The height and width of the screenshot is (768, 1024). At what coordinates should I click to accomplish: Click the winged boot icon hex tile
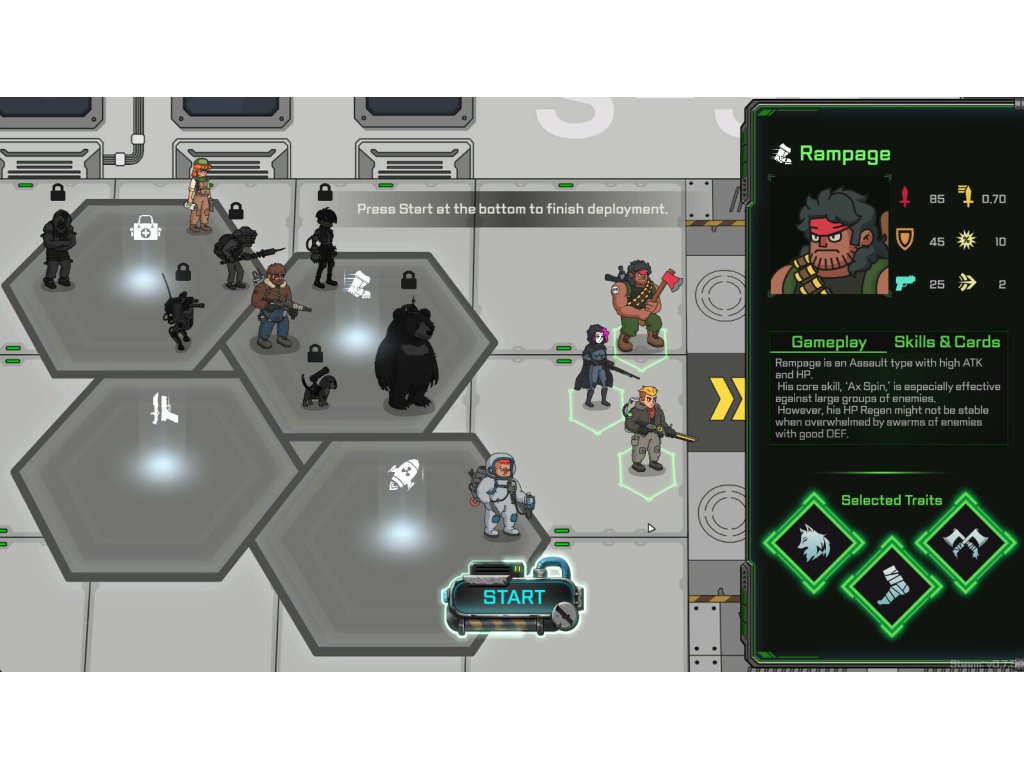358,283
